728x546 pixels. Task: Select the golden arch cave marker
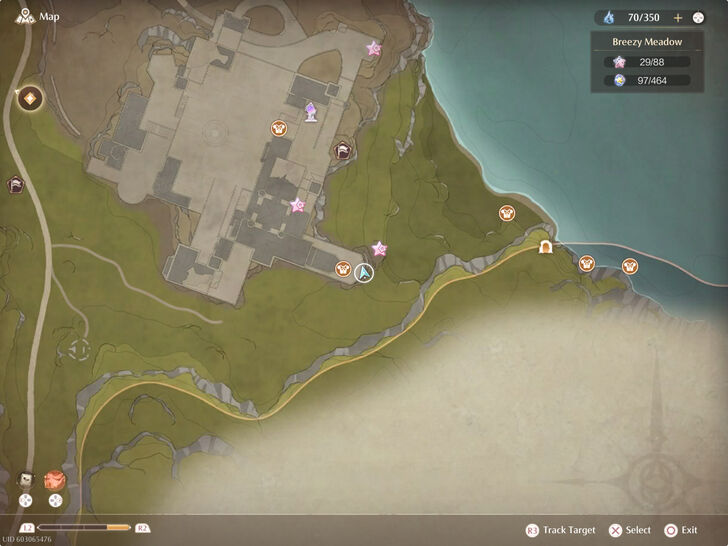[546, 247]
